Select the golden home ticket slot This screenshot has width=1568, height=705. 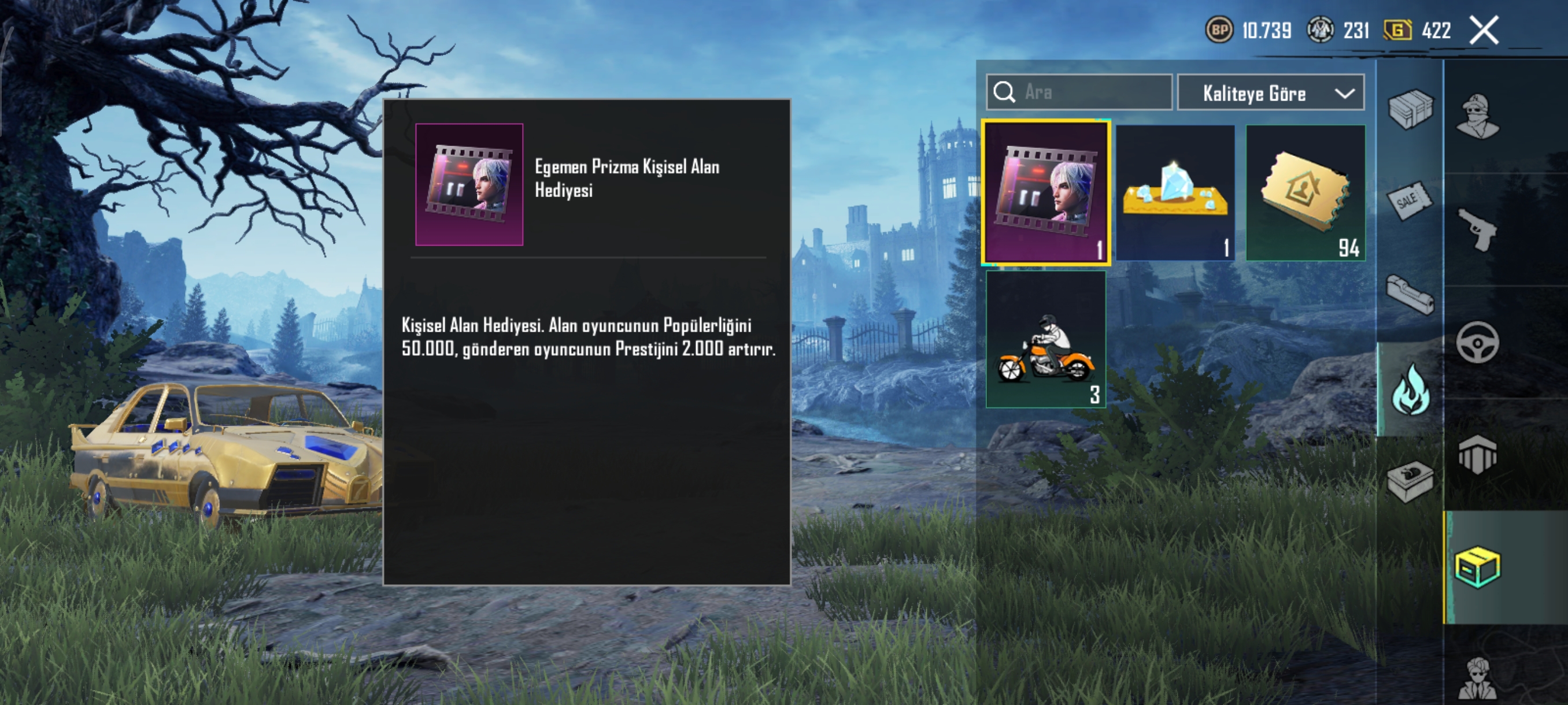tap(1305, 193)
